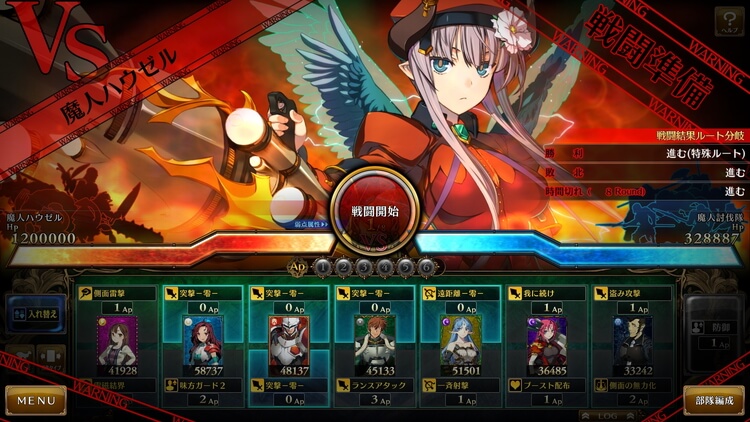Select the armored knight card with 48137 HP
This screenshot has height=422, width=750.
point(288,346)
